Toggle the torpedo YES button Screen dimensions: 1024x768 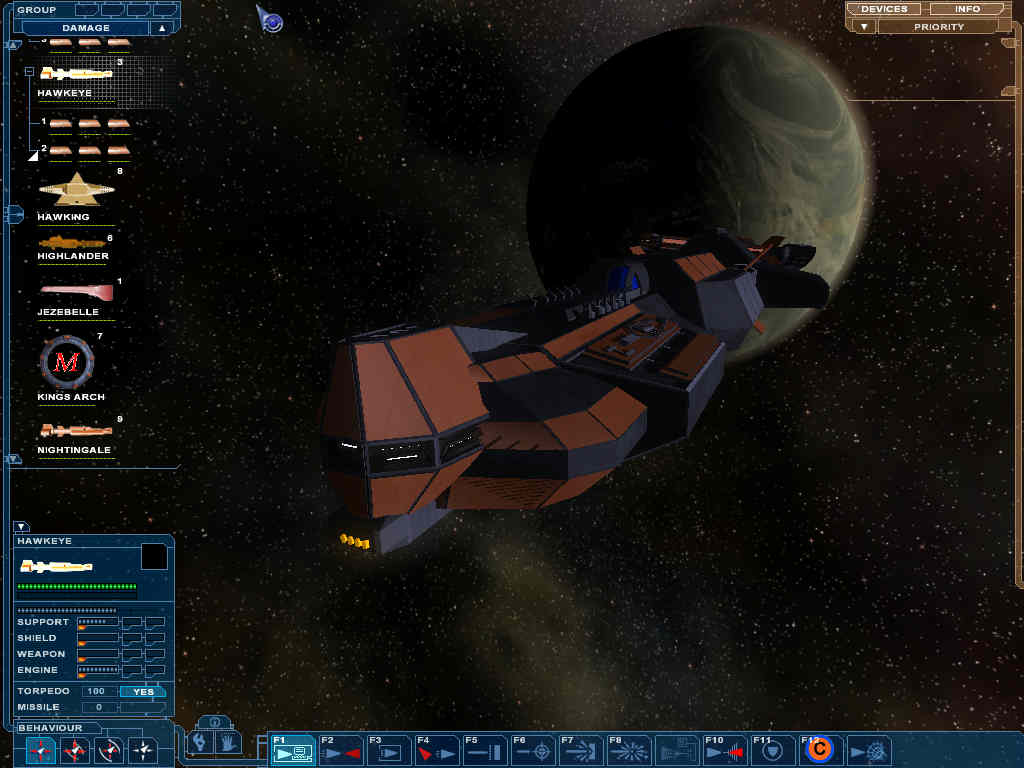pyautogui.click(x=143, y=691)
